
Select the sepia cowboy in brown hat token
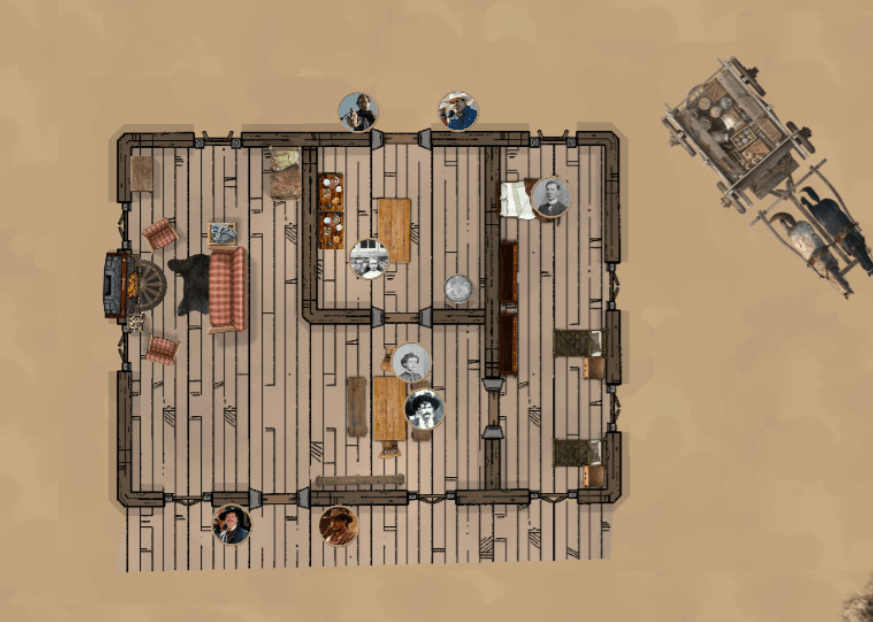[338, 526]
